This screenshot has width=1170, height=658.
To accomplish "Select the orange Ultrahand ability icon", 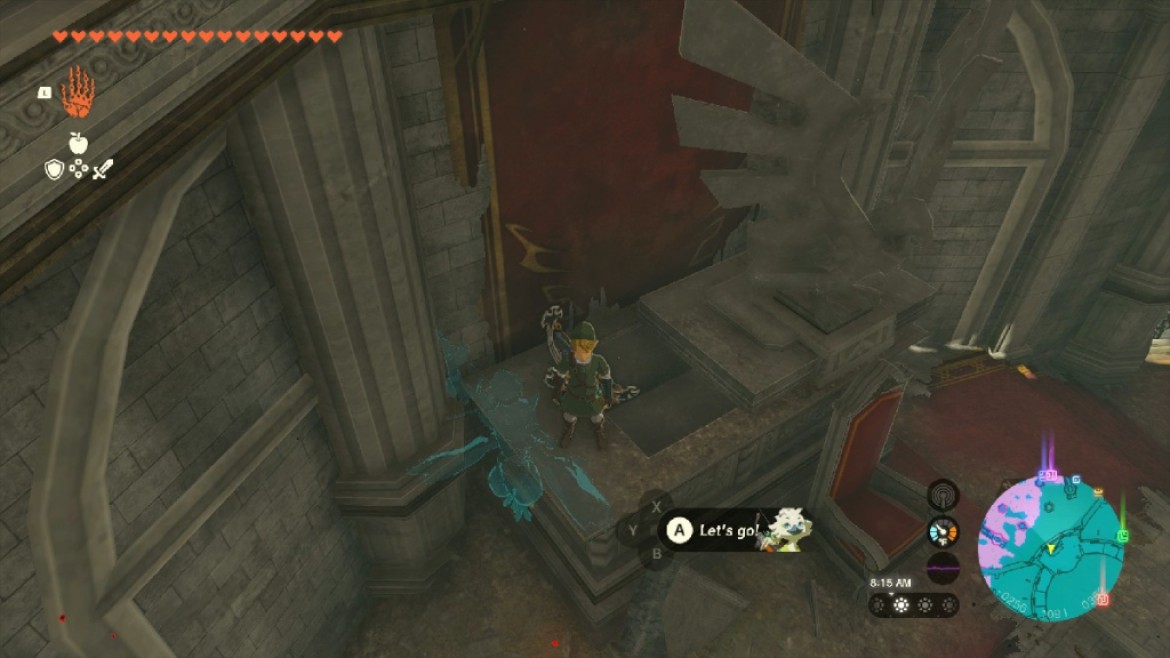I will tap(77, 94).
